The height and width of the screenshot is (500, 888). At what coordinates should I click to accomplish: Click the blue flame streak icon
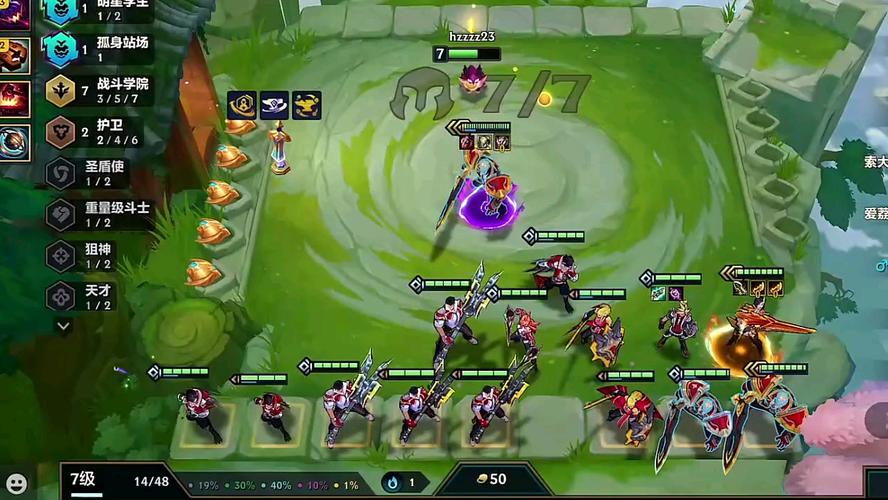coord(393,482)
